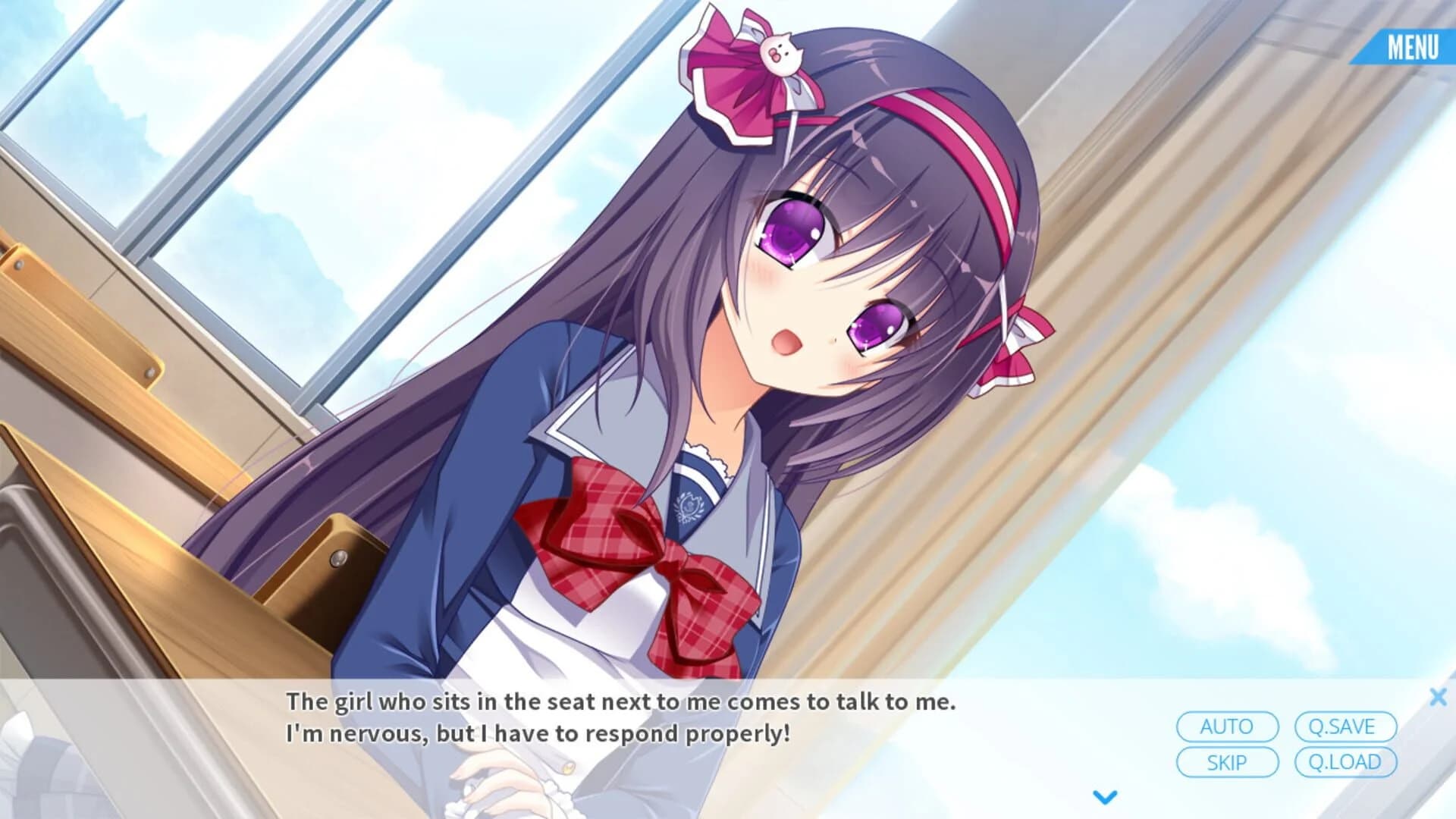
Task: Click the character sprite to progress dialogue
Action: point(758,341)
